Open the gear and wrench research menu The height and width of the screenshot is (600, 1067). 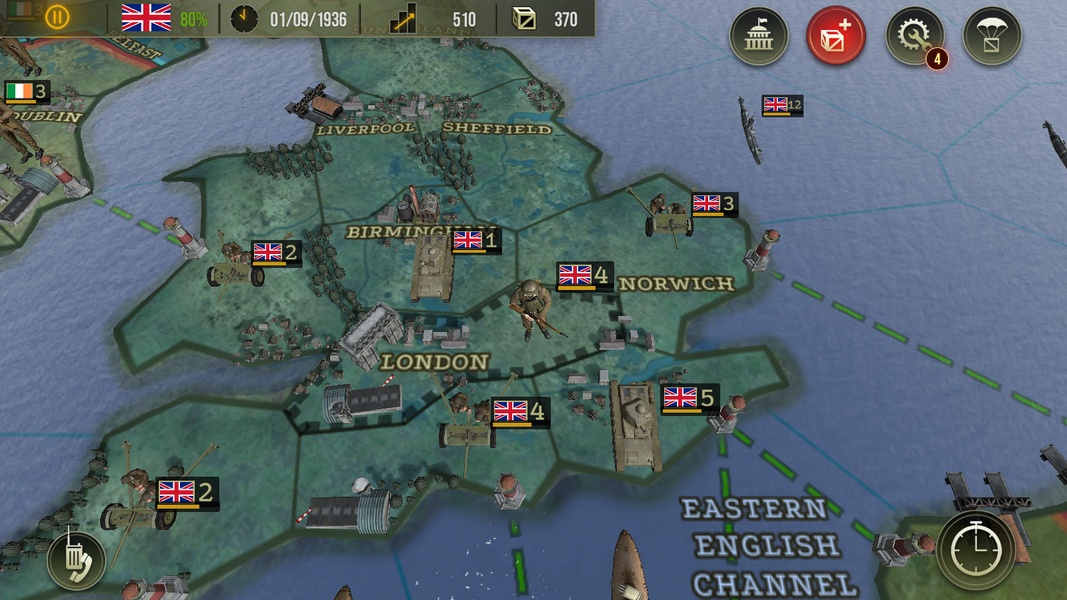pyautogui.click(x=914, y=37)
